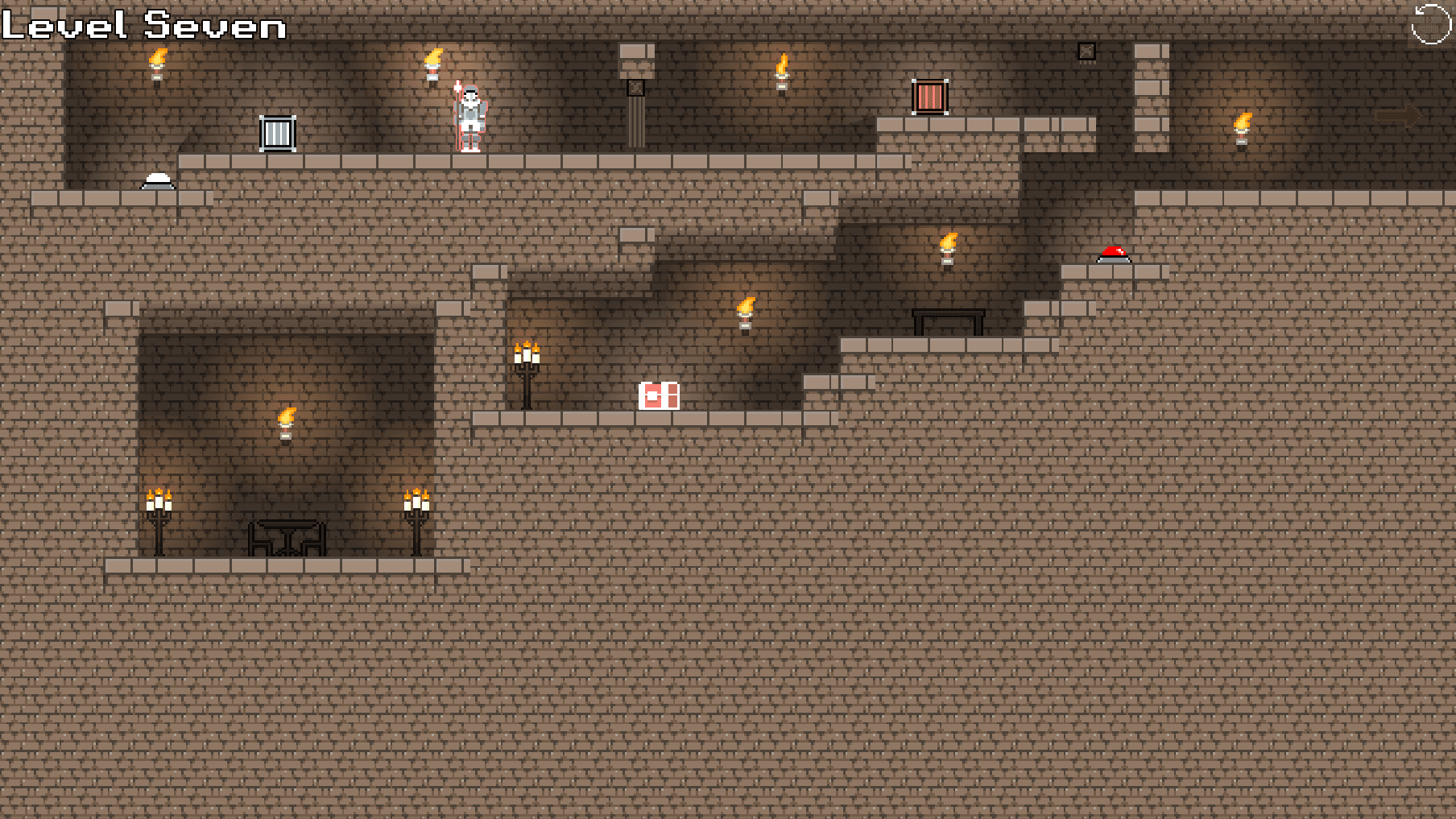Screen dimensions: 1456x819
Task: Click the circular arrow restart level icon
Action: coord(1430,24)
